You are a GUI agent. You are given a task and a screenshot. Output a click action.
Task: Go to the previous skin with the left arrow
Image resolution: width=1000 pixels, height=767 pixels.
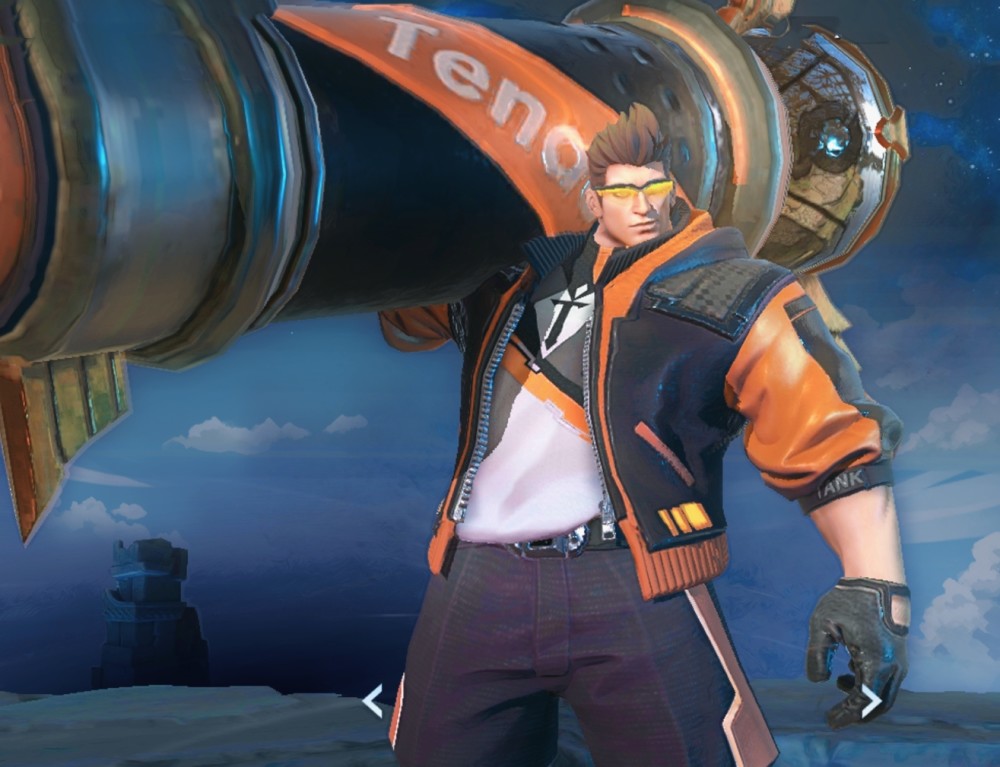pyautogui.click(x=372, y=702)
